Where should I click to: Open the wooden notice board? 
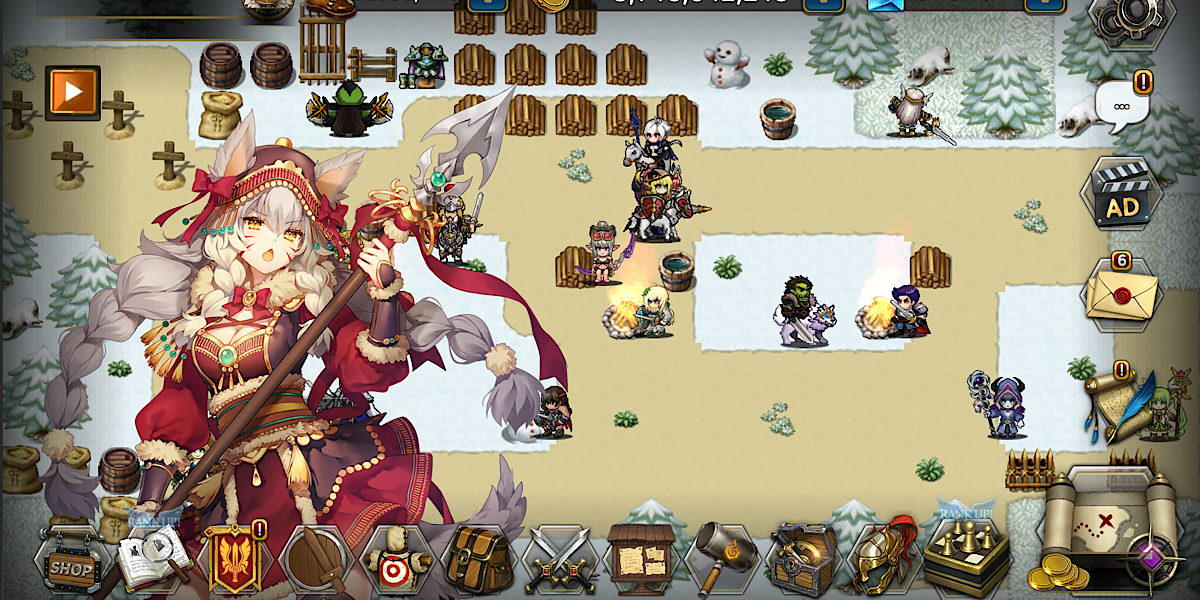[x=641, y=558]
